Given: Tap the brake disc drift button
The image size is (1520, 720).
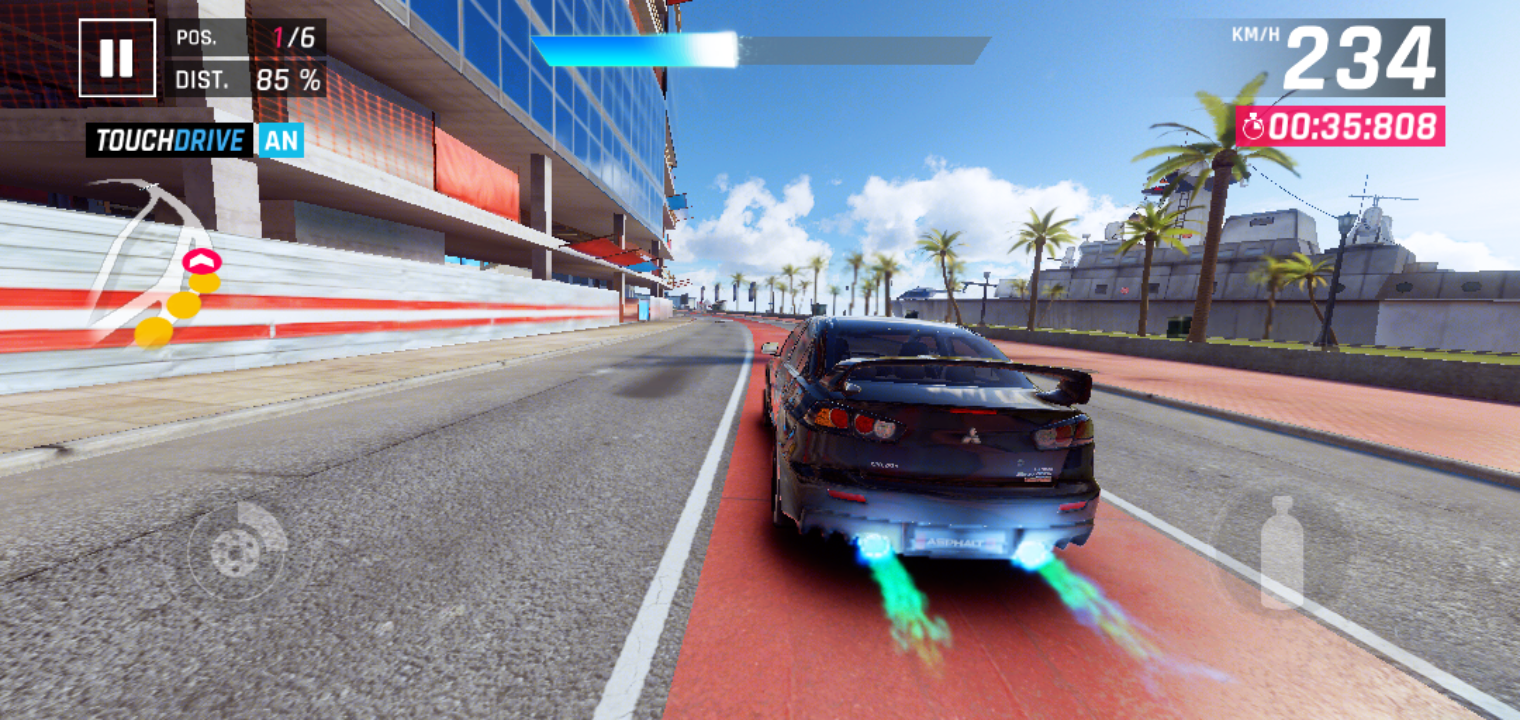Looking at the screenshot, I should 238,551.
